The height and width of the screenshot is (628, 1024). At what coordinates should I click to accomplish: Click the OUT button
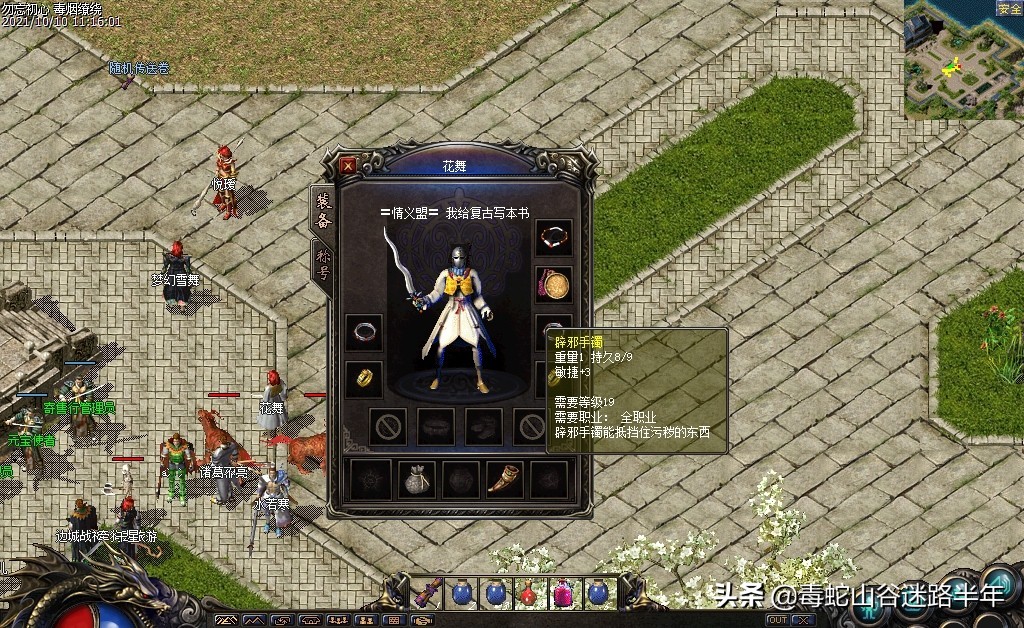(777, 621)
